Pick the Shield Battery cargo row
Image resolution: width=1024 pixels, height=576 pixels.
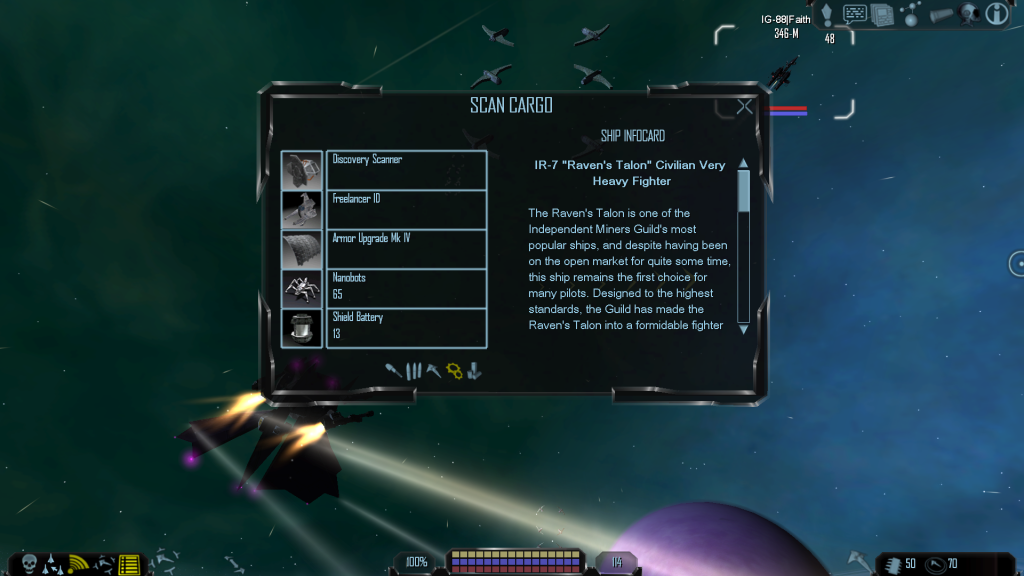[x=406, y=327]
